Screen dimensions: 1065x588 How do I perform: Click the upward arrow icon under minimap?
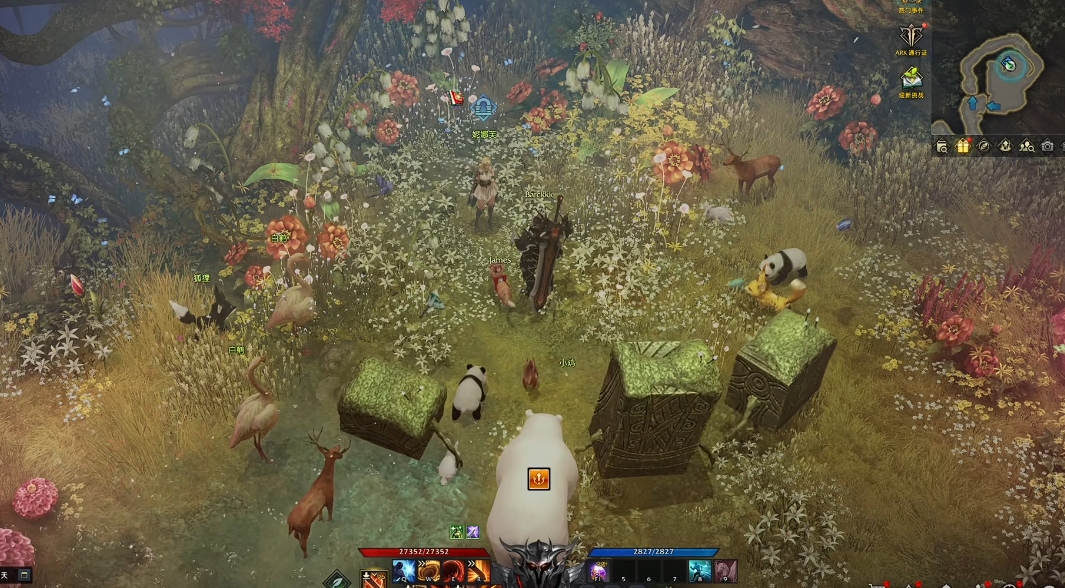pos(1005,146)
